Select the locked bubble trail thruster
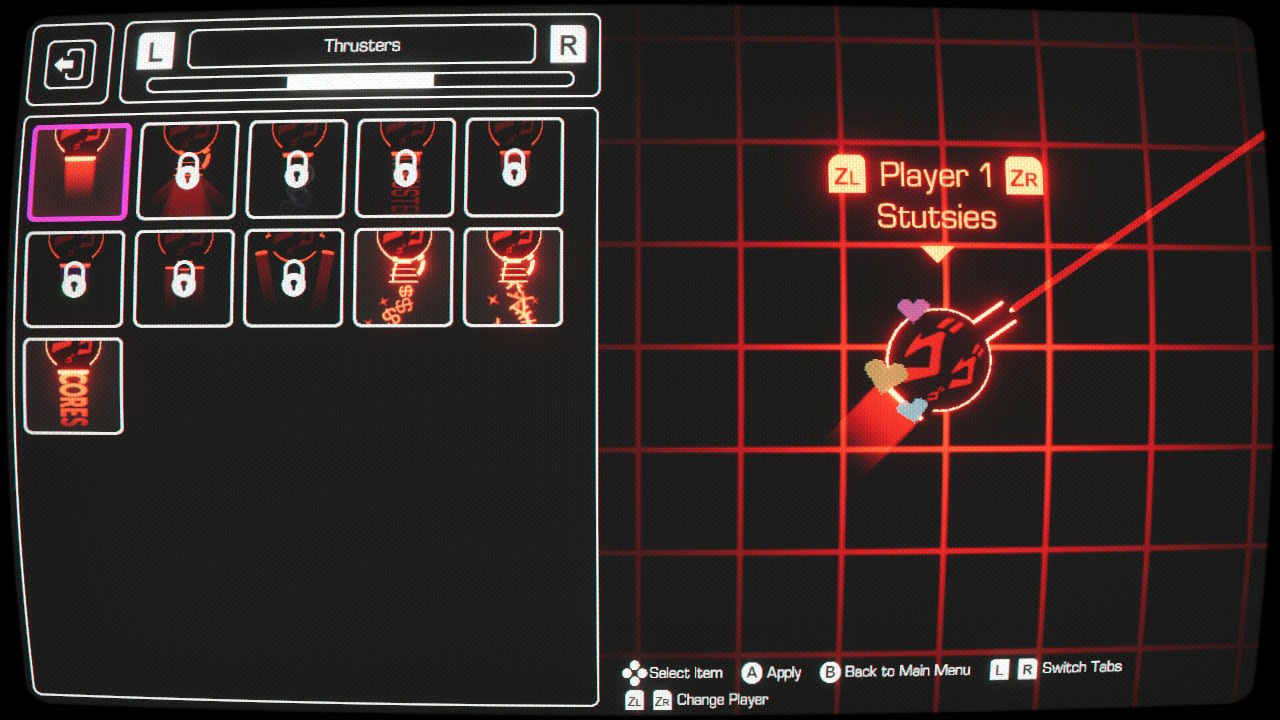This screenshot has height=720, width=1280. [293, 168]
